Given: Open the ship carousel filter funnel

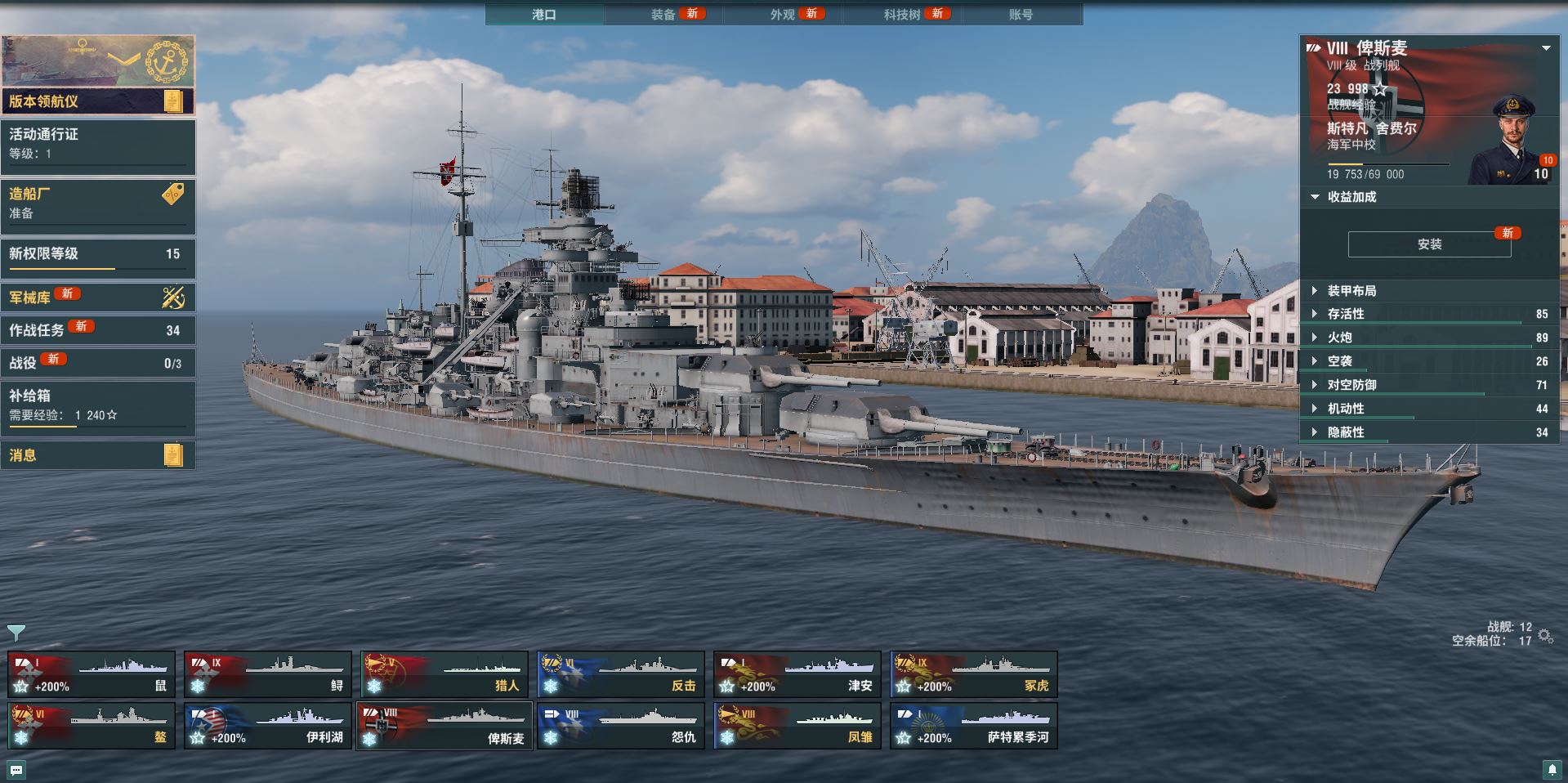Looking at the screenshot, I should coord(16,633).
